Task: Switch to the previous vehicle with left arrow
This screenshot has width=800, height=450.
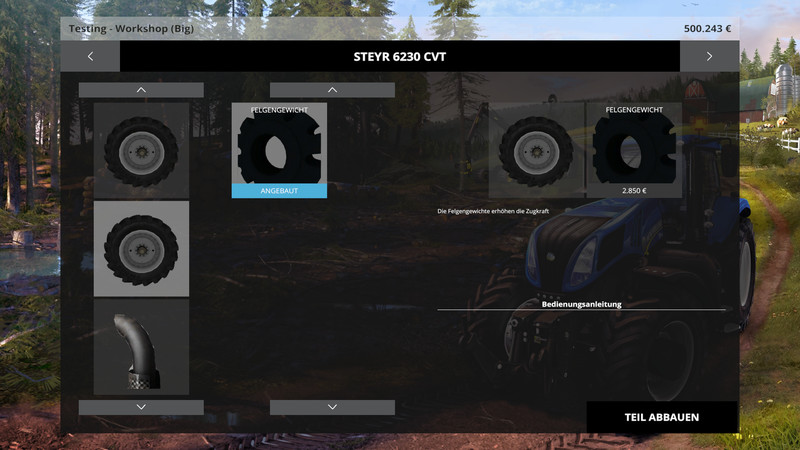Action: 90,56
